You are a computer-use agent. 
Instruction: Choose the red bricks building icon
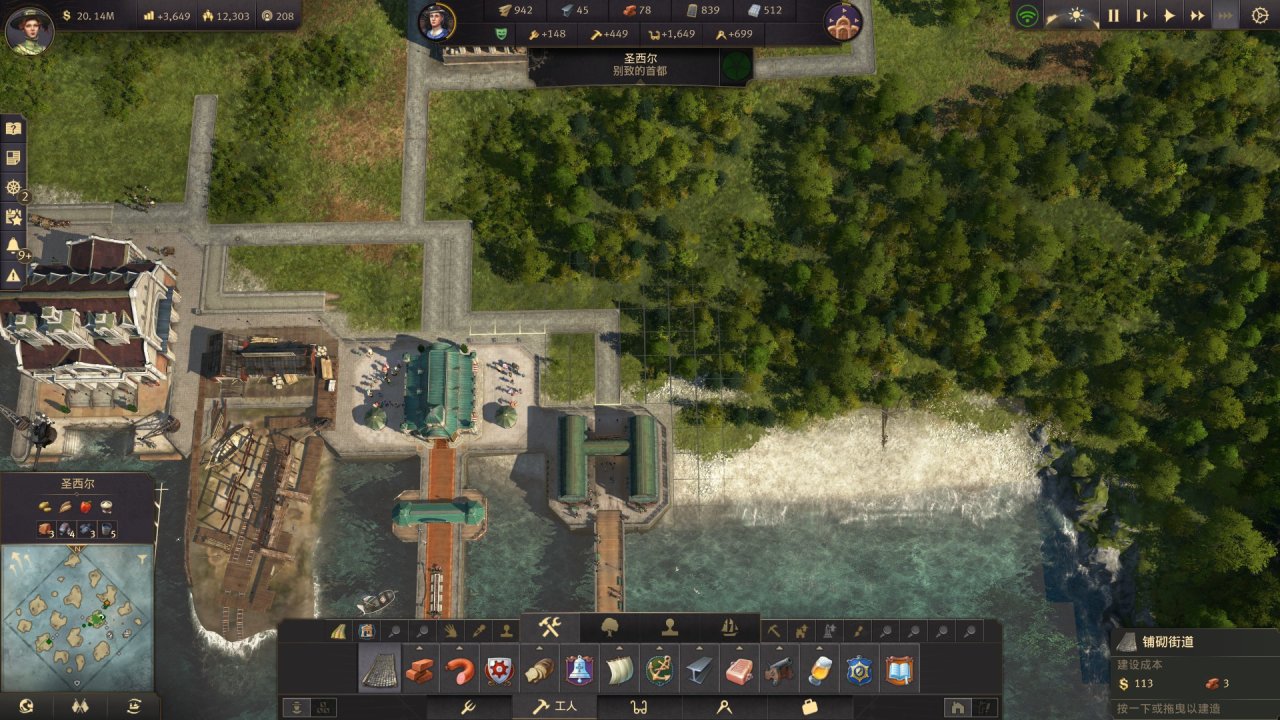(420, 669)
